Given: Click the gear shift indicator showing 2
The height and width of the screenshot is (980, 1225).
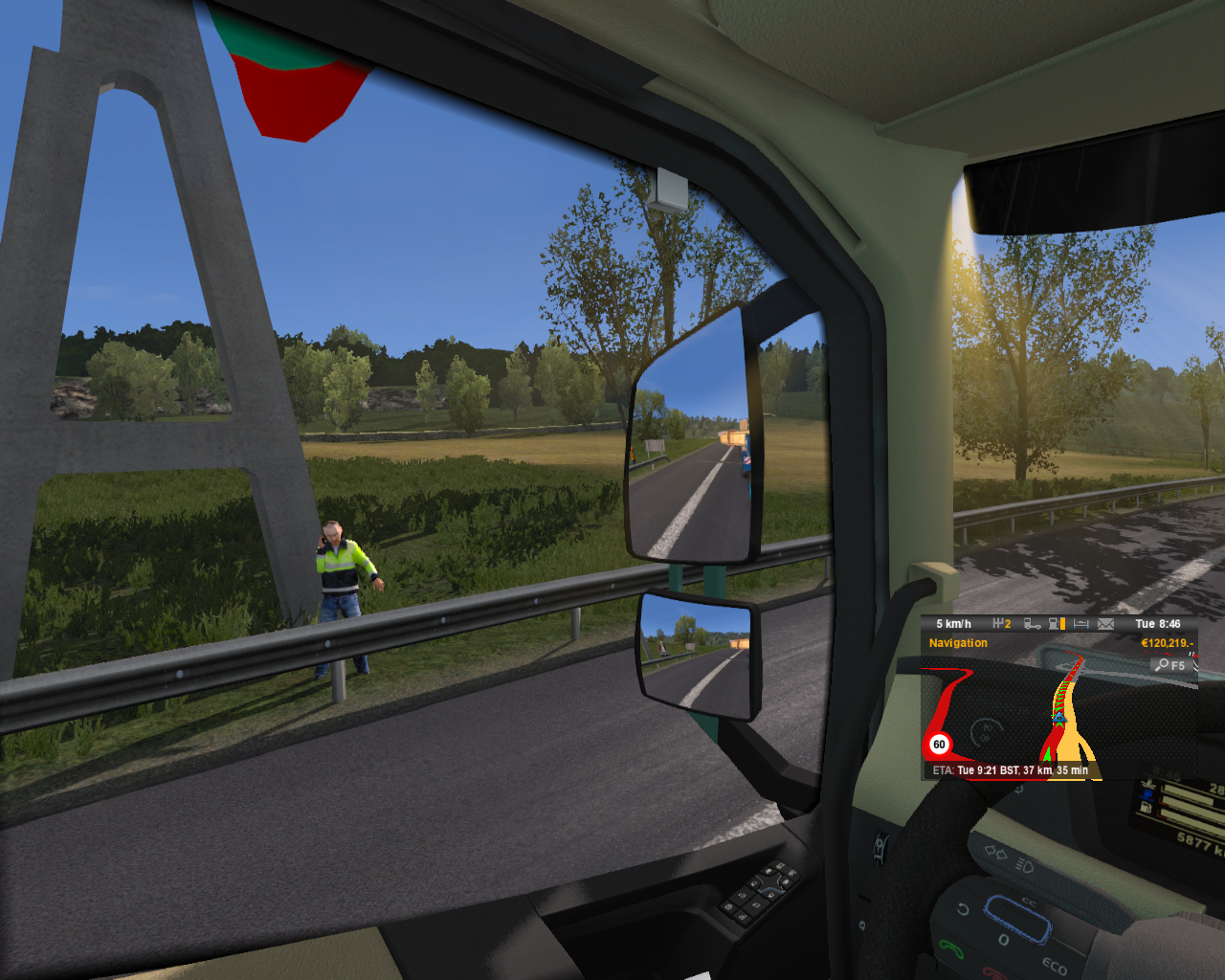Looking at the screenshot, I should tap(1001, 624).
